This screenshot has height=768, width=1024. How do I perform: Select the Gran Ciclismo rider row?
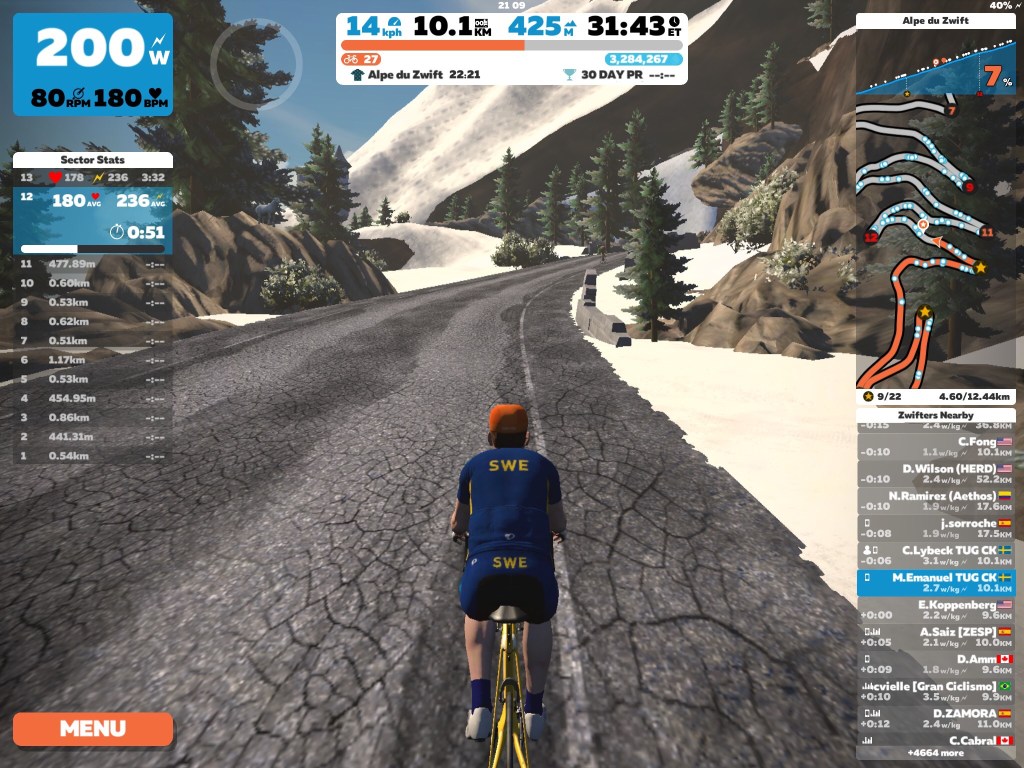(x=935, y=691)
